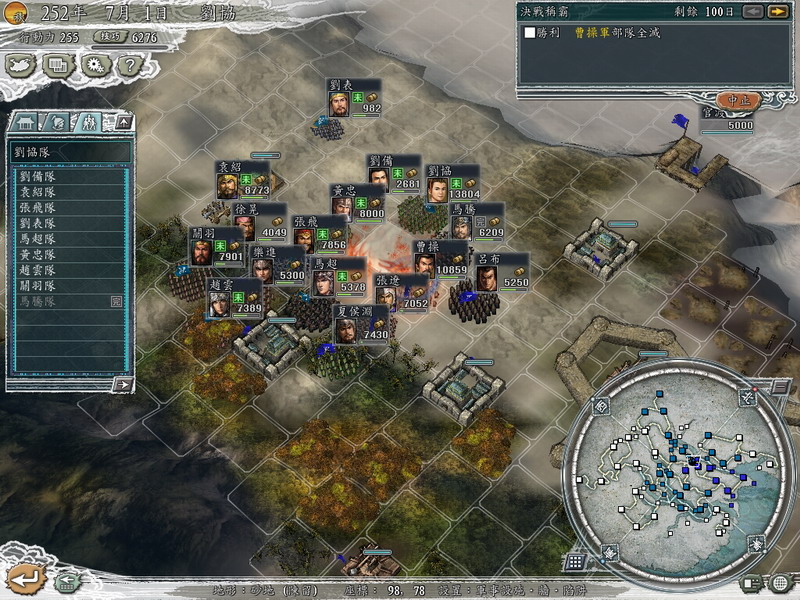800x600 pixels.
Task: Click the grey left arrow in objective panel
Action: click(754, 11)
